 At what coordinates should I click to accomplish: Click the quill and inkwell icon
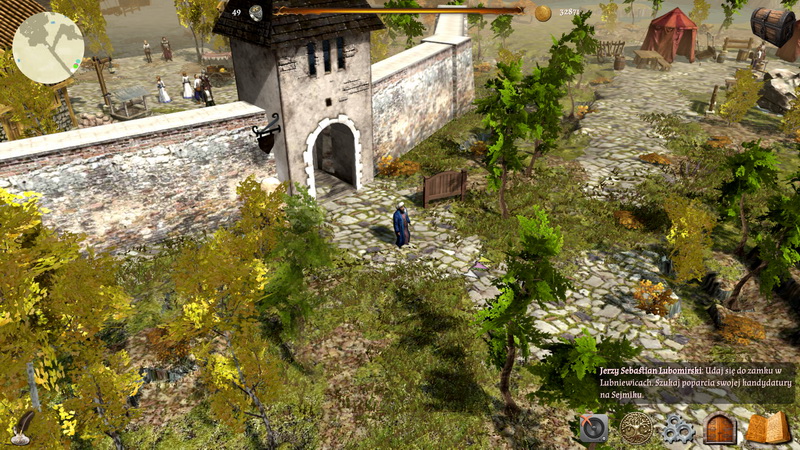pyautogui.click(x=20, y=430)
